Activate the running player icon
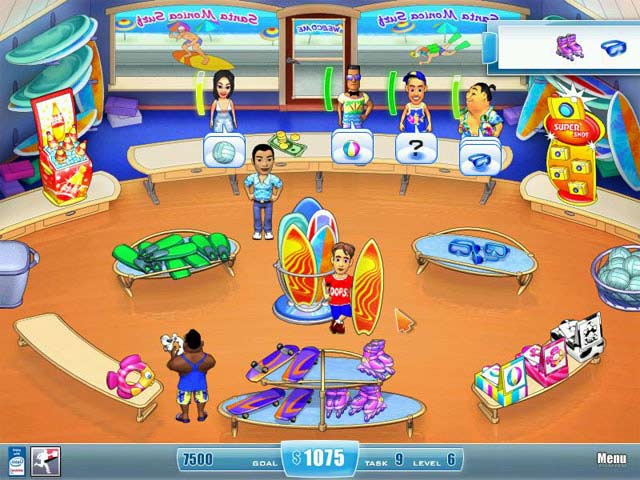The height and width of the screenshot is (480, 640). pos(46,460)
